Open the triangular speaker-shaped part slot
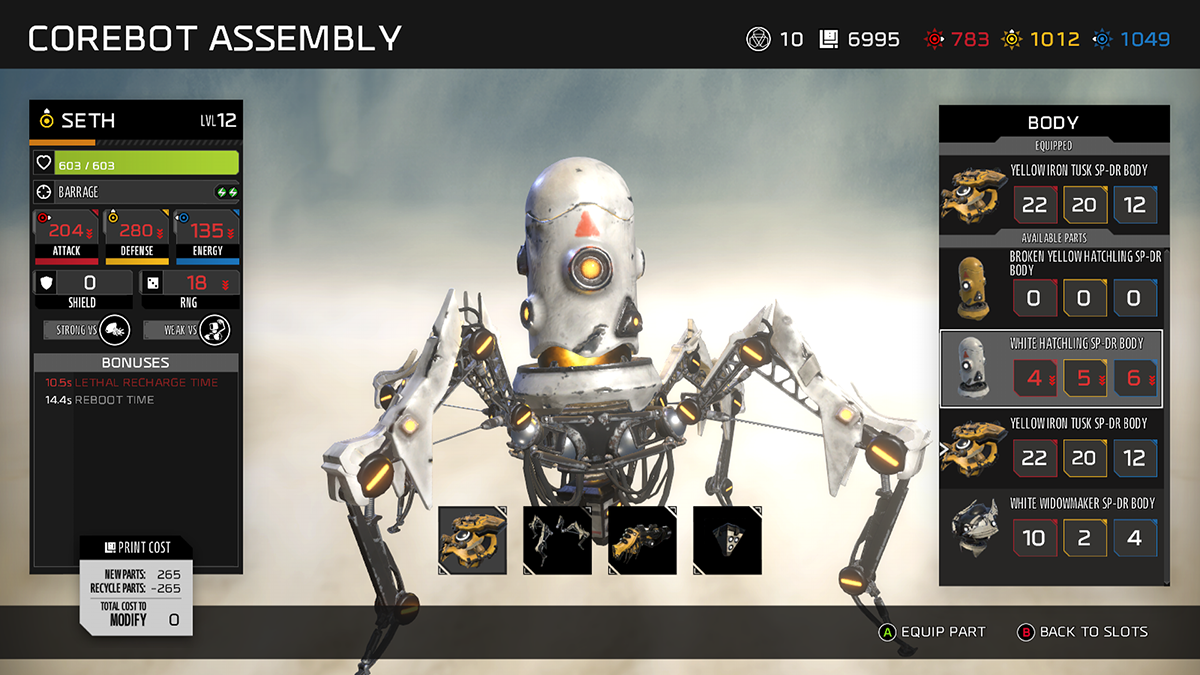This screenshot has width=1200, height=675. [x=727, y=540]
